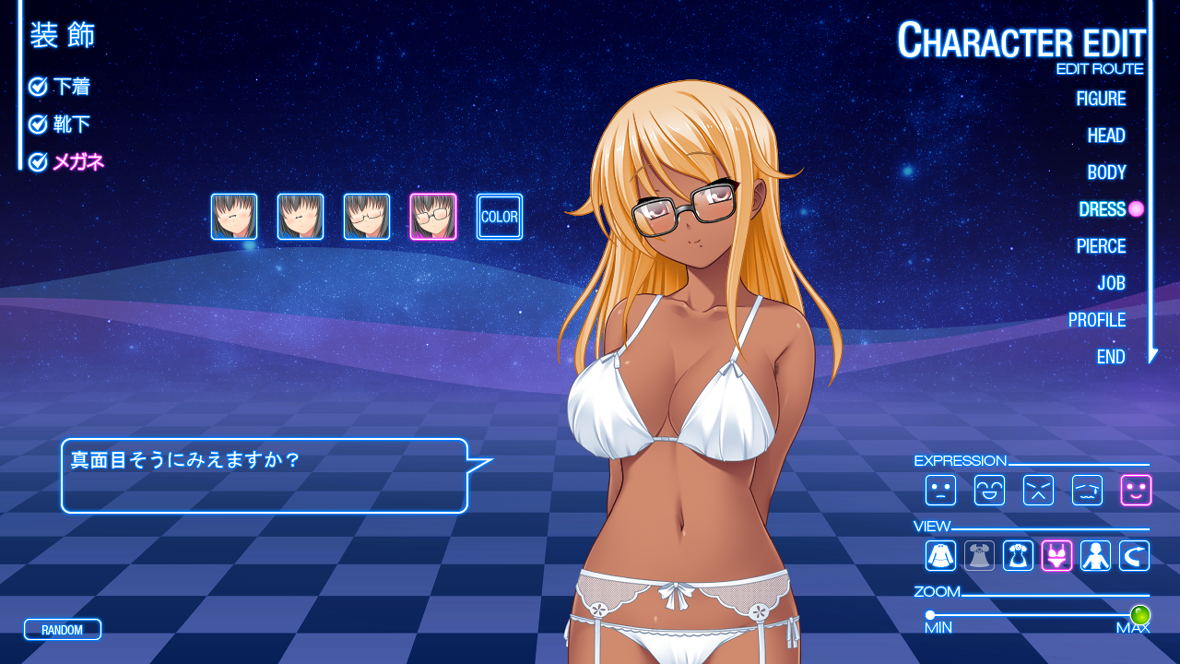Click the rotate arrow view icon
The width and height of the screenshot is (1180, 664).
pos(1134,555)
